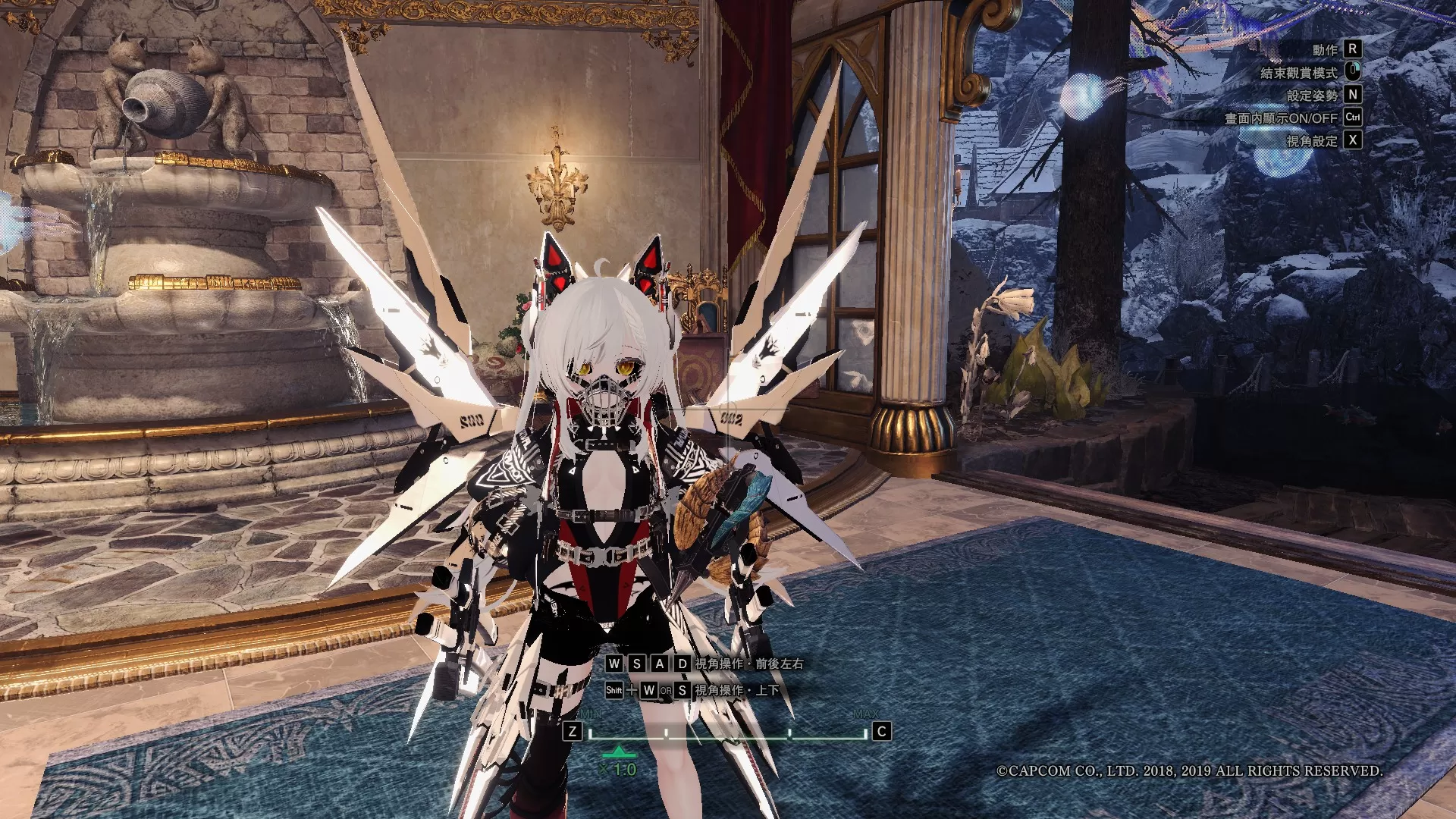
Task: Click the MAX label on the zoom bar
Action: click(x=865, y=714)
